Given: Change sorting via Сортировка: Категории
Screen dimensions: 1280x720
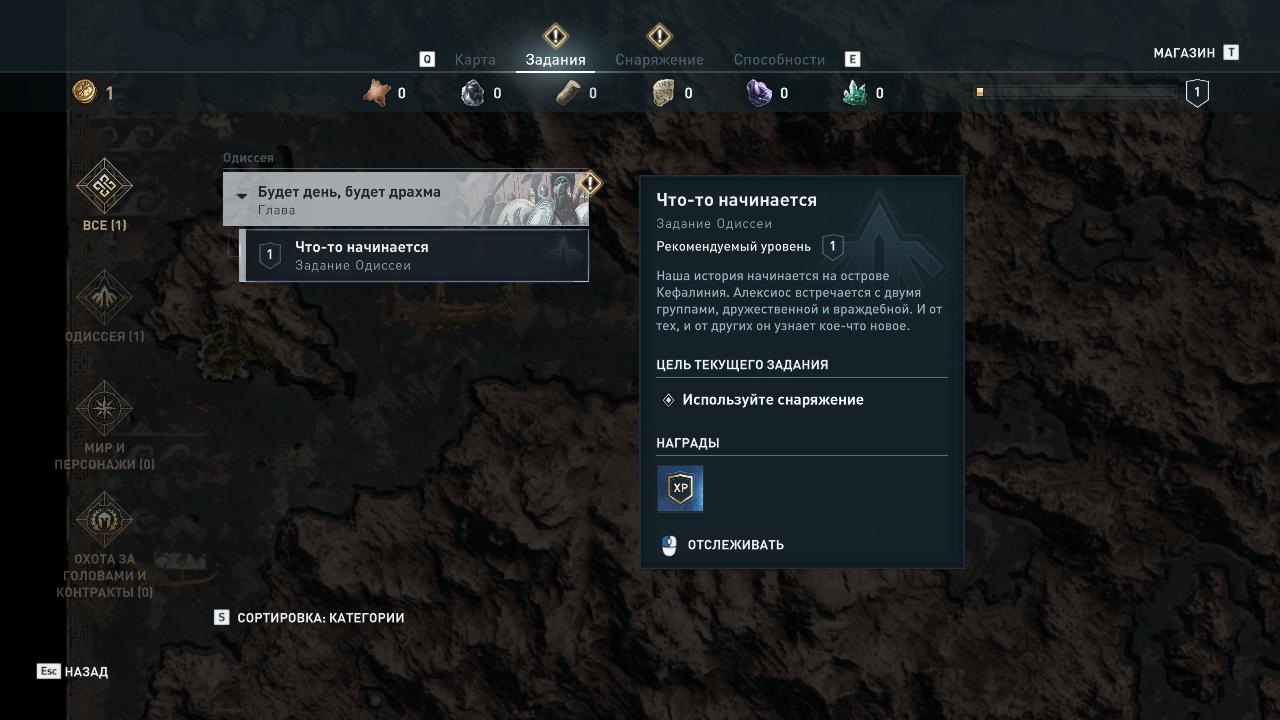Looking at the screenshot, I should tap(320, 618).
